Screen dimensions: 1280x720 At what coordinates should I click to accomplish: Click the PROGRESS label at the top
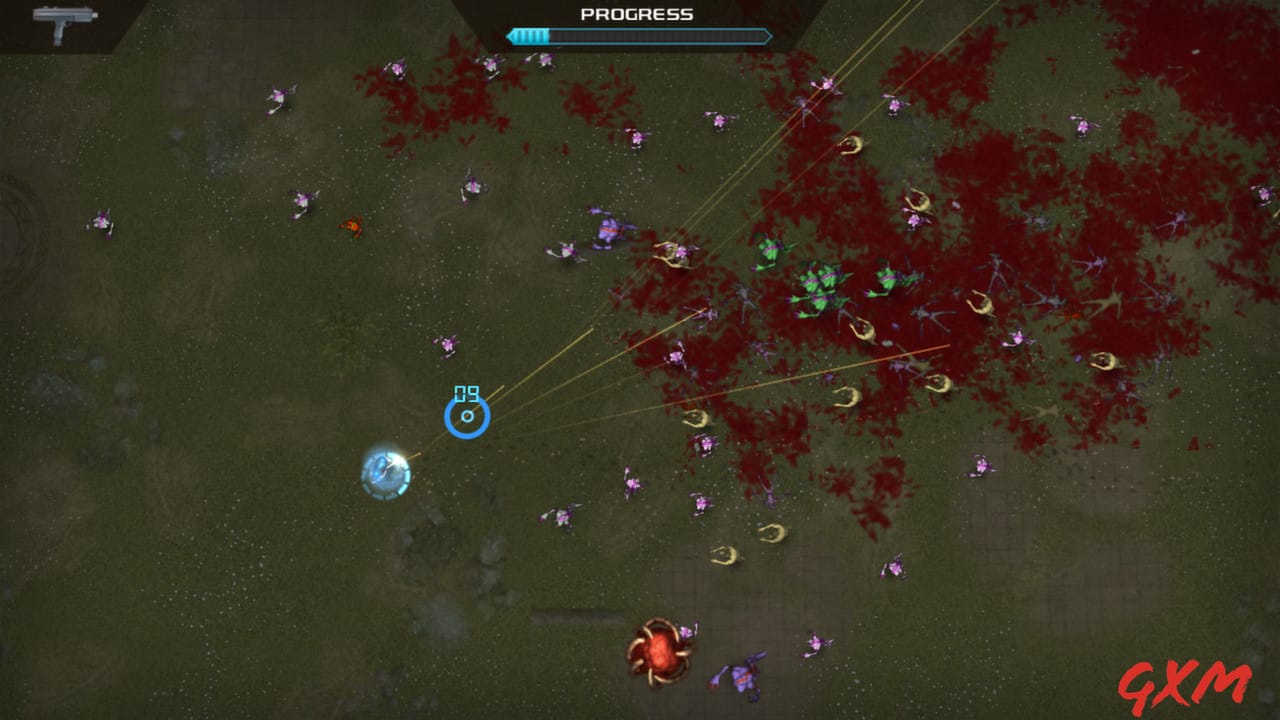click(x=638, y=13)
